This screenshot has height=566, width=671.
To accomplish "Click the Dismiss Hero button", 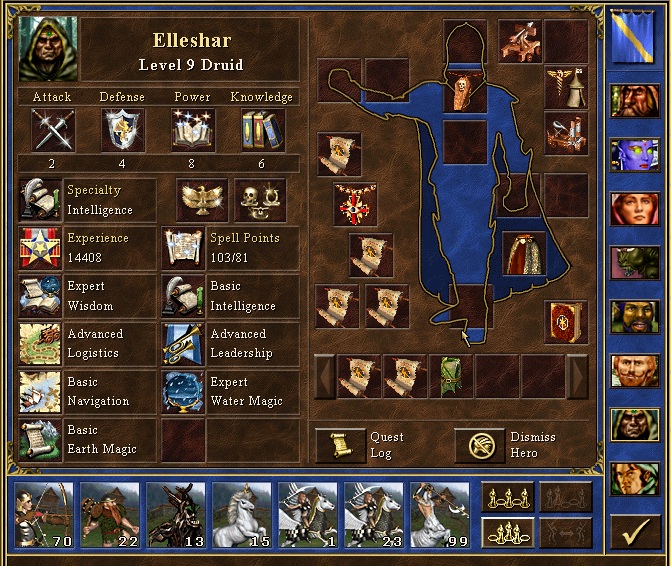I will click(x=480, y=445).
